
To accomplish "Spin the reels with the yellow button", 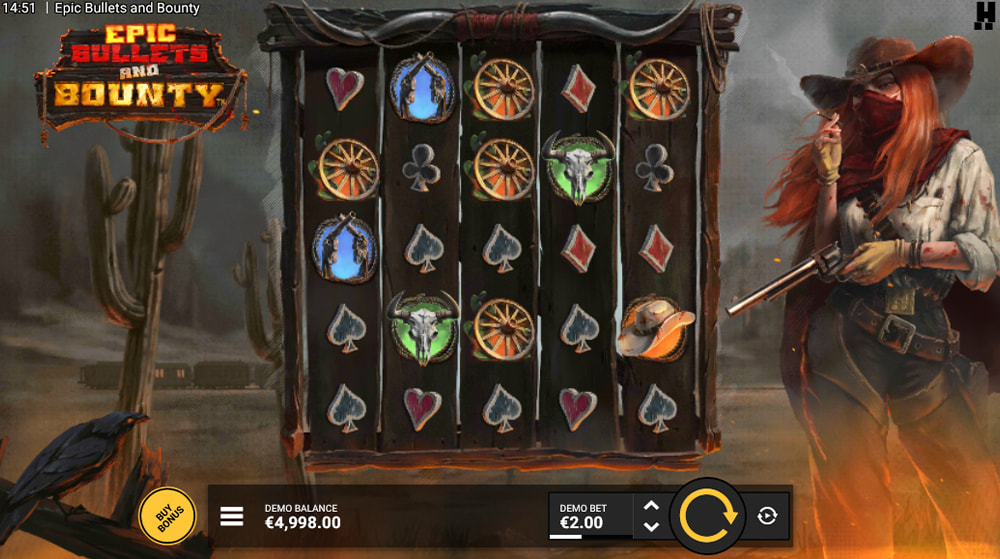I will click(708, 516).
